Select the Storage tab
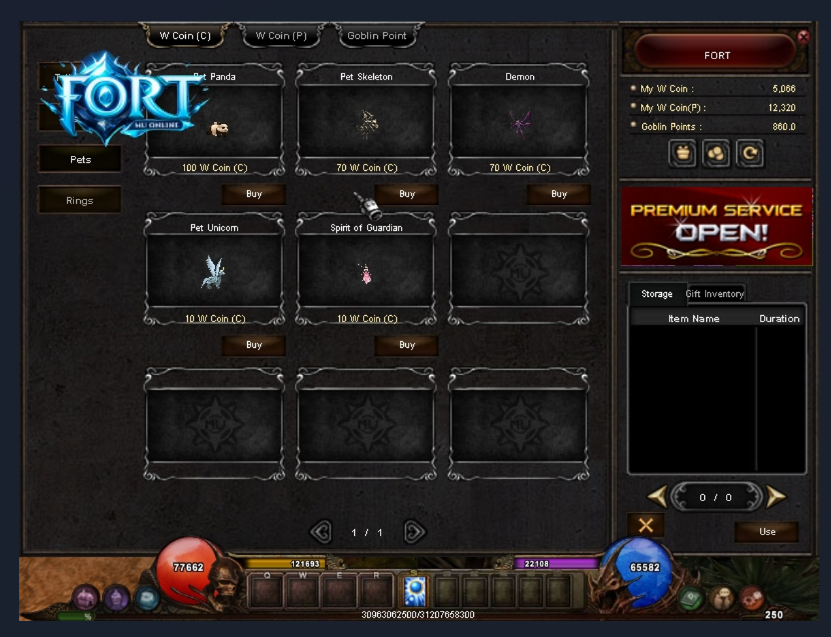The height and width of the screenshot is (637, 831). coord(657,294)
